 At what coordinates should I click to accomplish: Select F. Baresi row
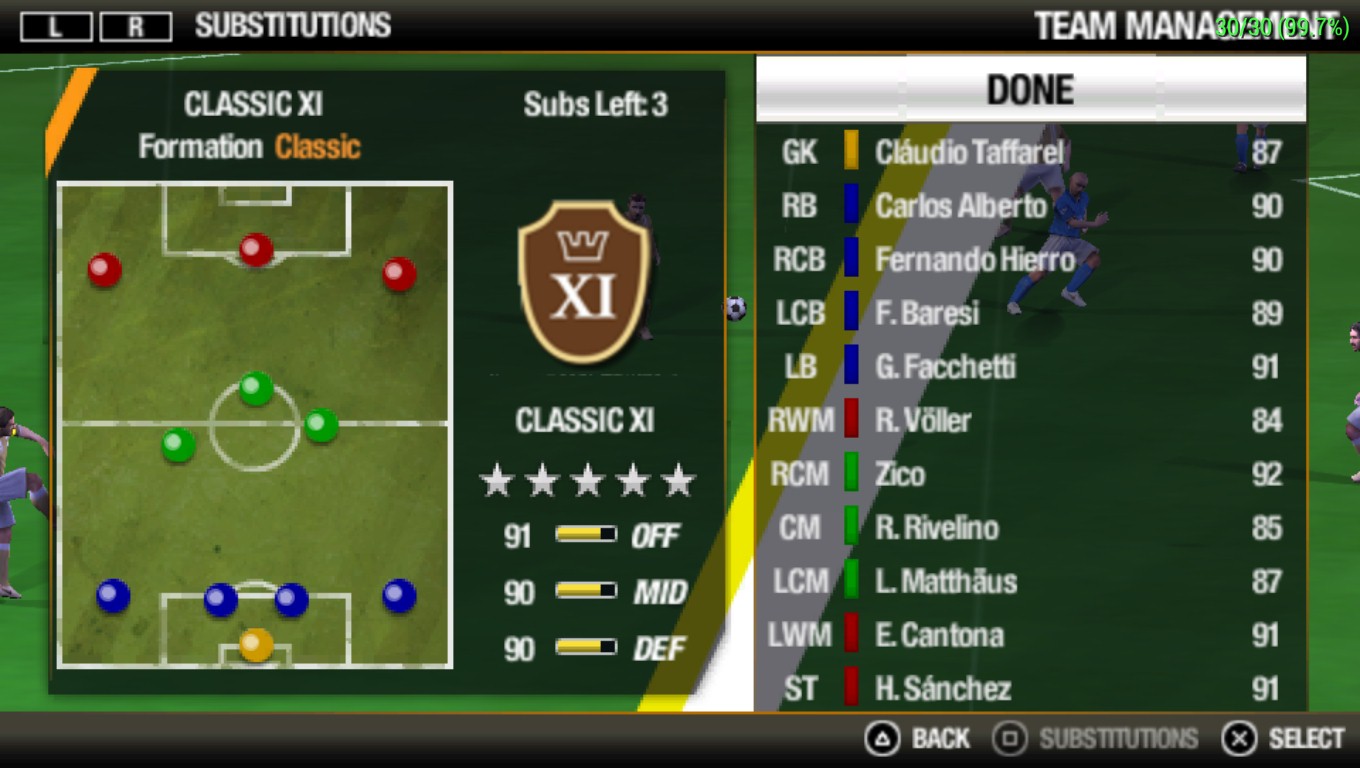(1030, 313)
